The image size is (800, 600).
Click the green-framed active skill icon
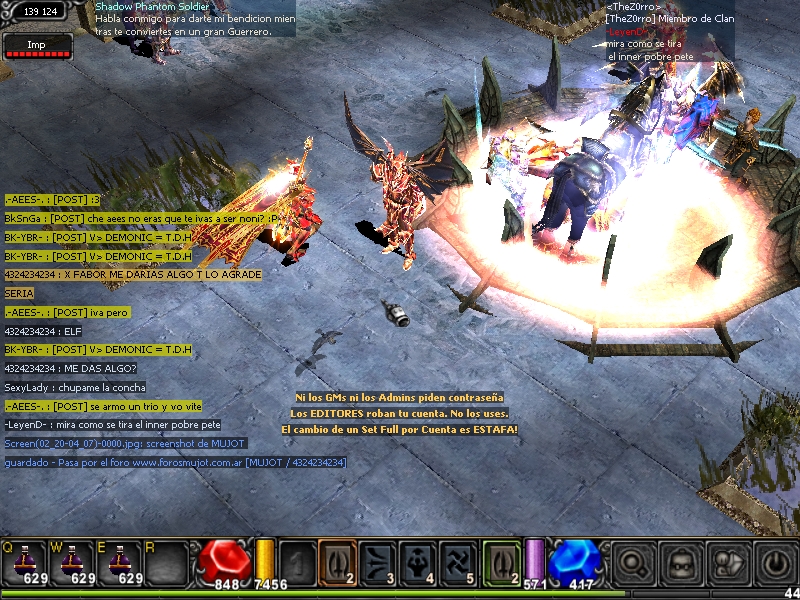tap(501, 561)
